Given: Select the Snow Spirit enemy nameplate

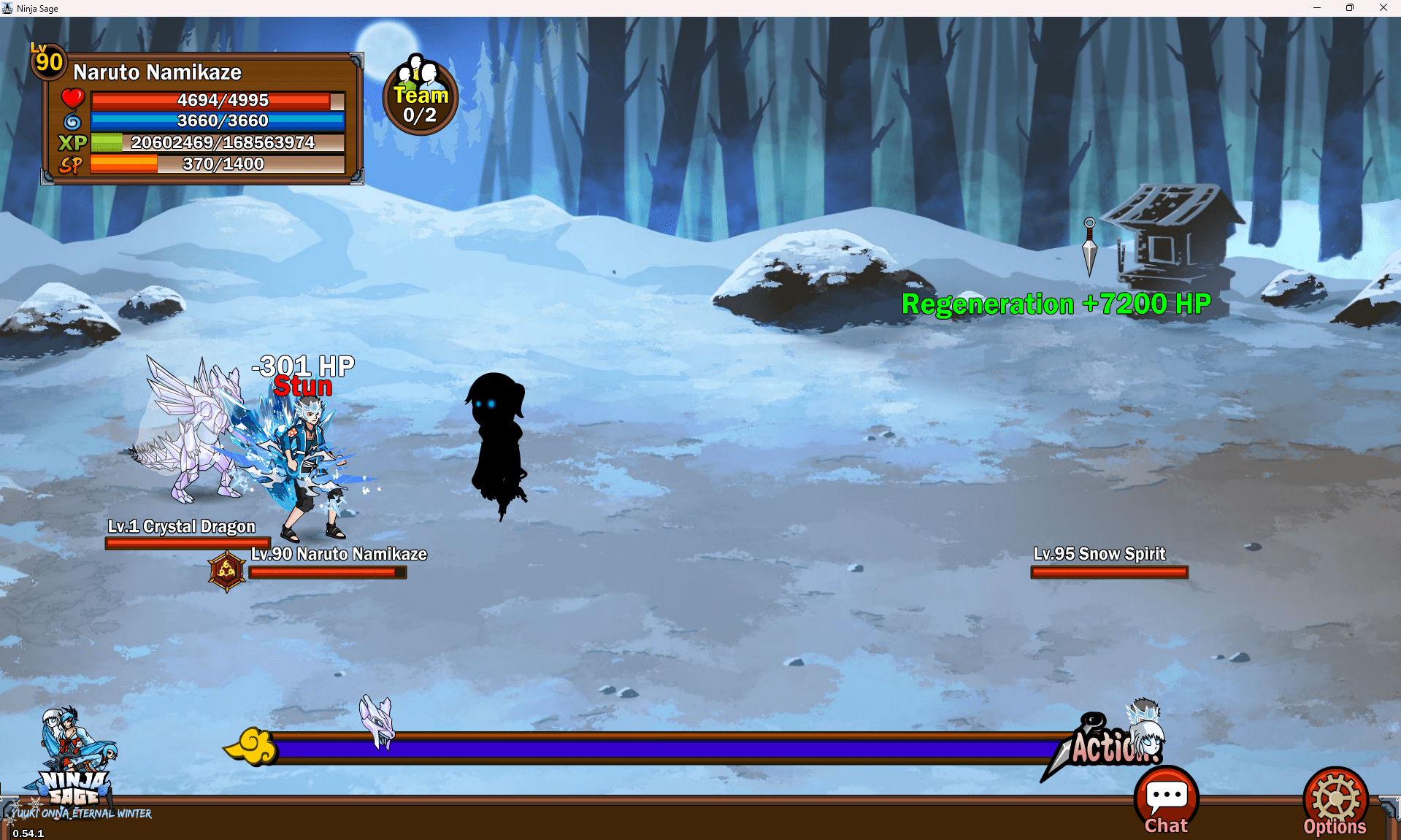Looking at the screenshot, I should [1099, 554].
